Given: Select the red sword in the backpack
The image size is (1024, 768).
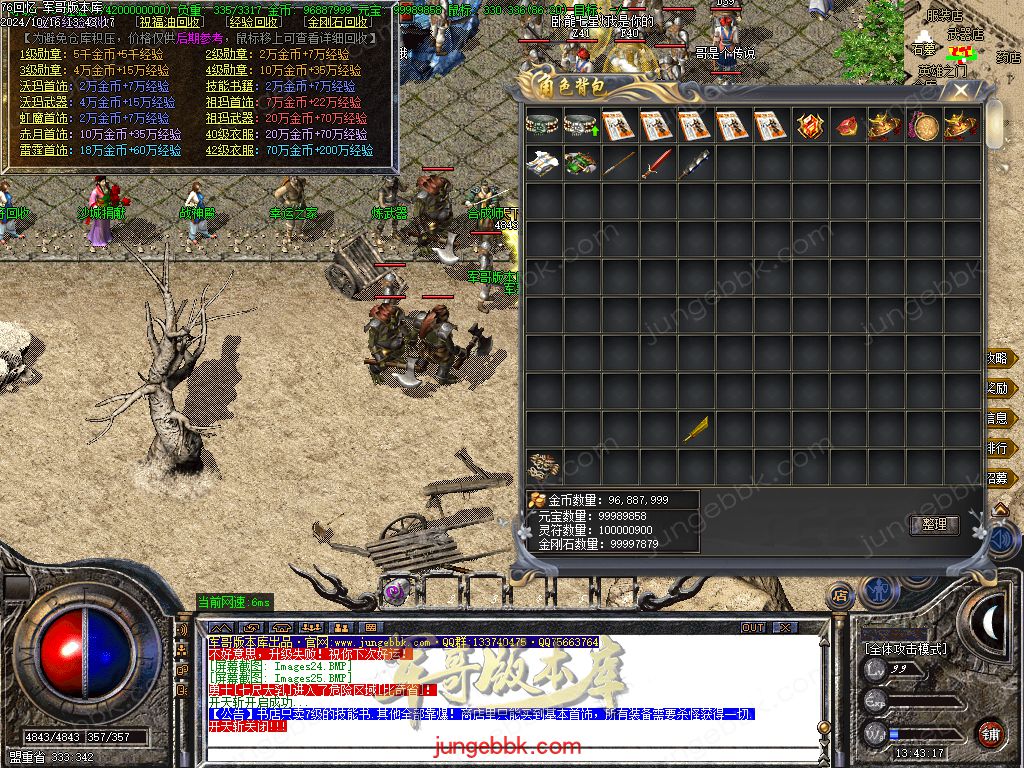Looking at the screenshot, I should coord(657,164).
